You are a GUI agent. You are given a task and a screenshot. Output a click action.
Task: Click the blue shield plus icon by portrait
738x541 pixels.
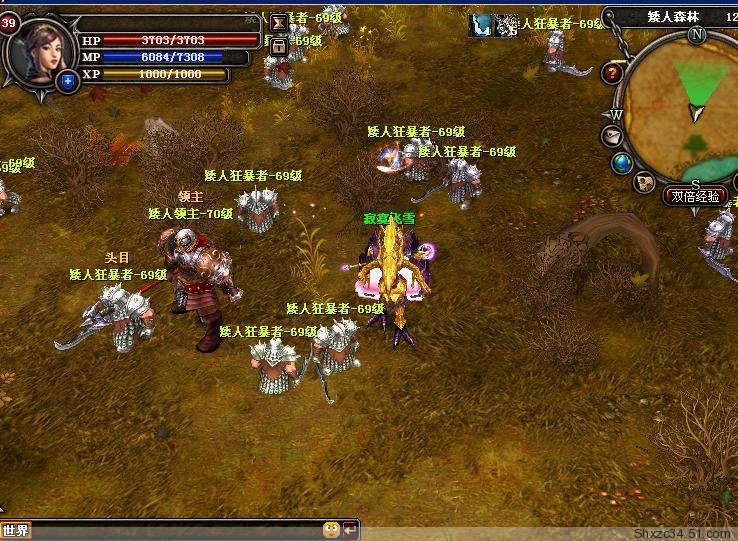68,82
